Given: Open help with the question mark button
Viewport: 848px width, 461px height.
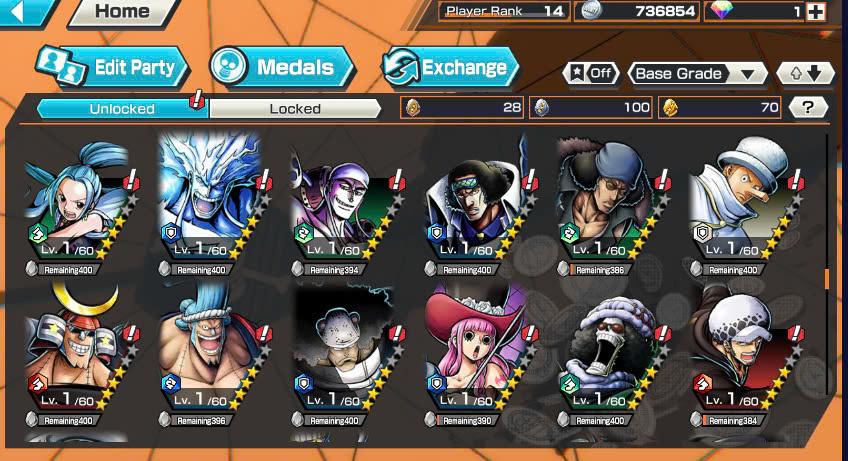Looking at the screenshot, I should pos(807,107).
